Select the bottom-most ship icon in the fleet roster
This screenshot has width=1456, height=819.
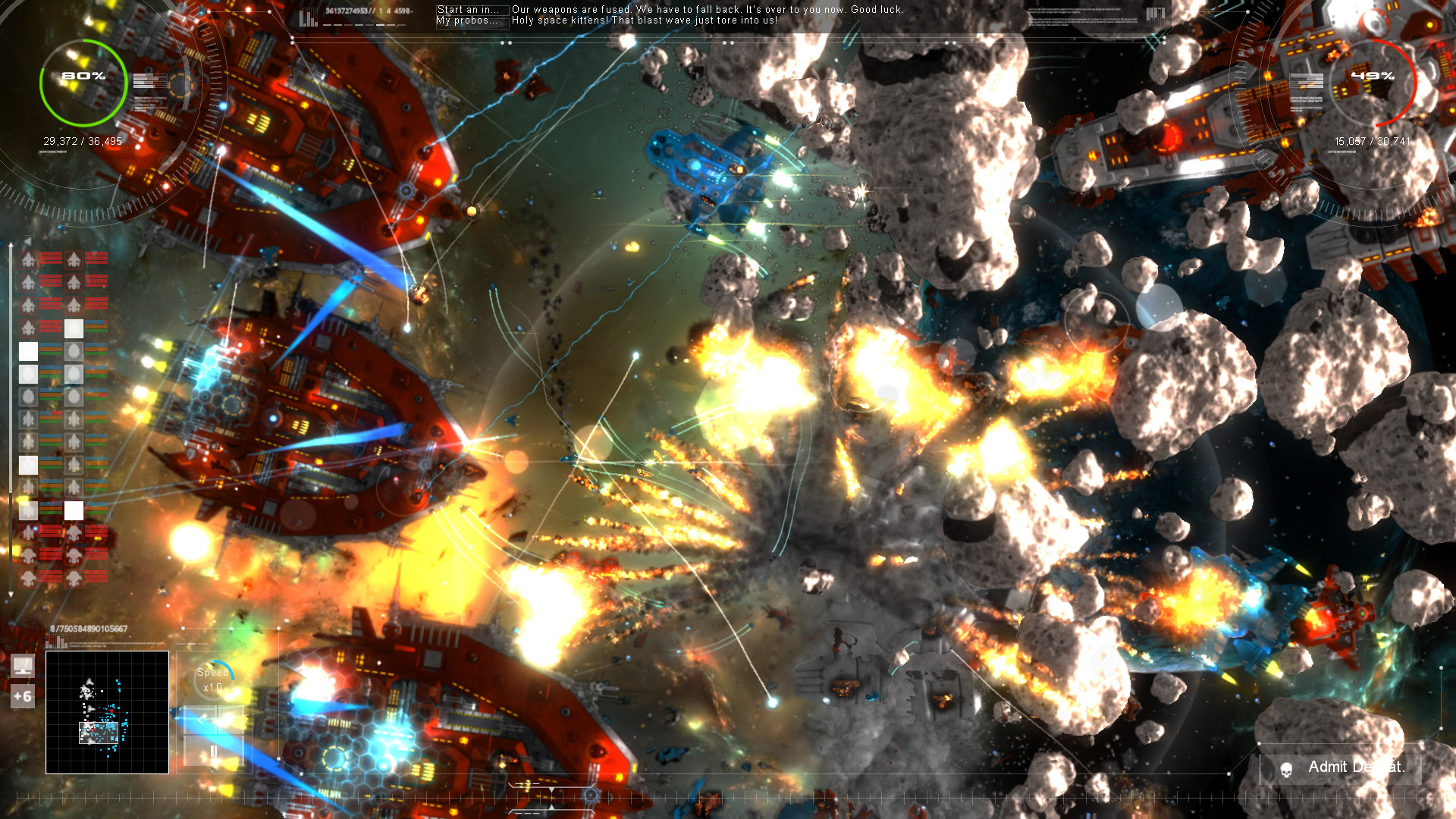click(x=27, y=577)
